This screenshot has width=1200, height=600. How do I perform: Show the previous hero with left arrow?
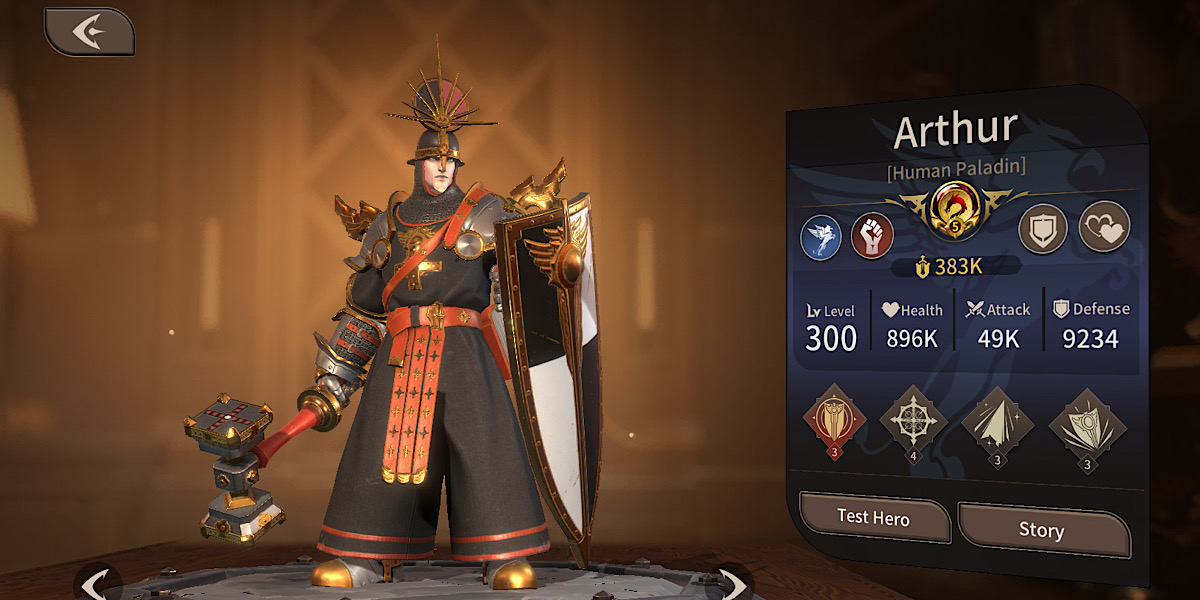point(96,583)
